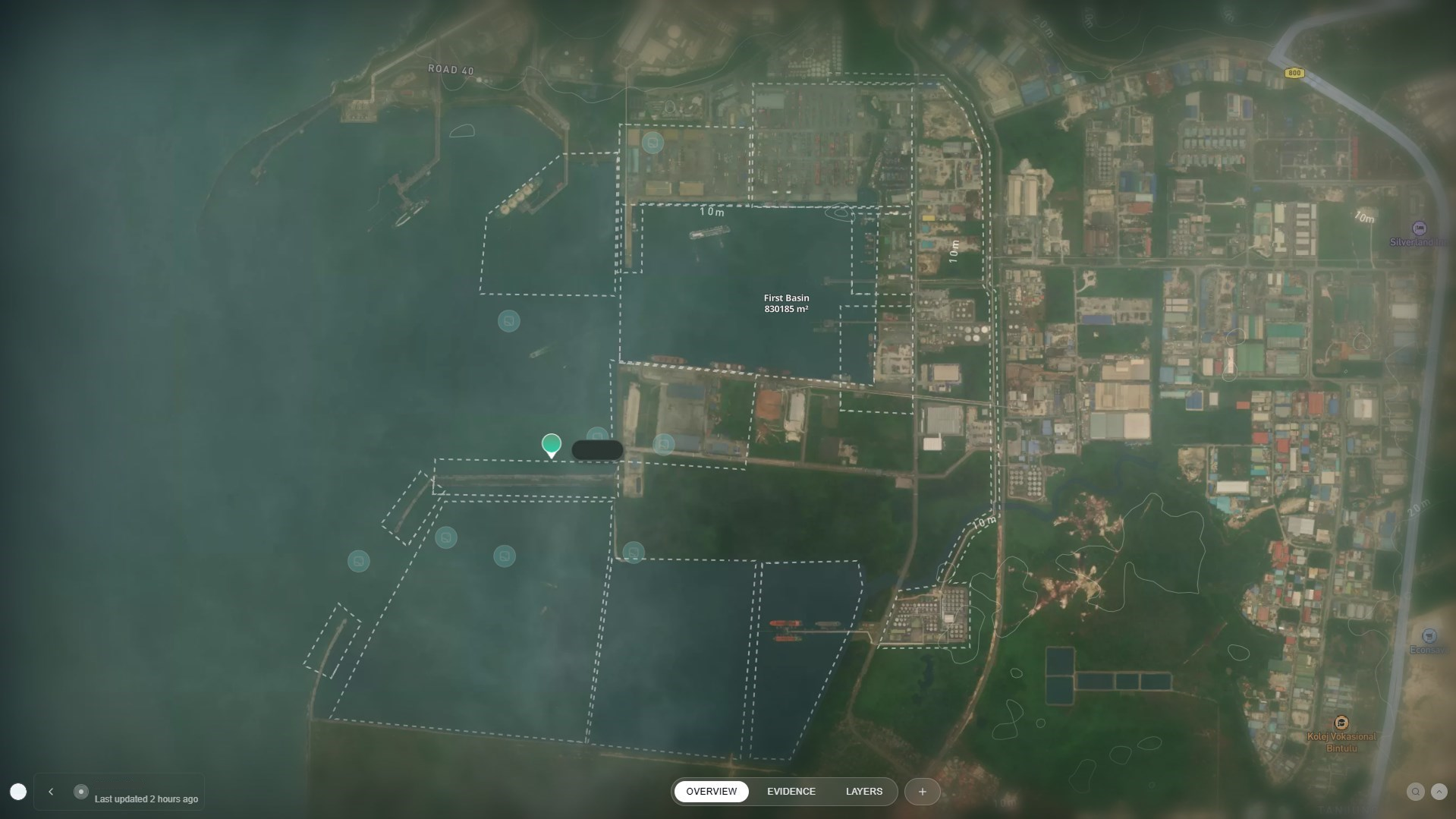
Task: Click the target icon beside Last updated
Action: point(81,792)
